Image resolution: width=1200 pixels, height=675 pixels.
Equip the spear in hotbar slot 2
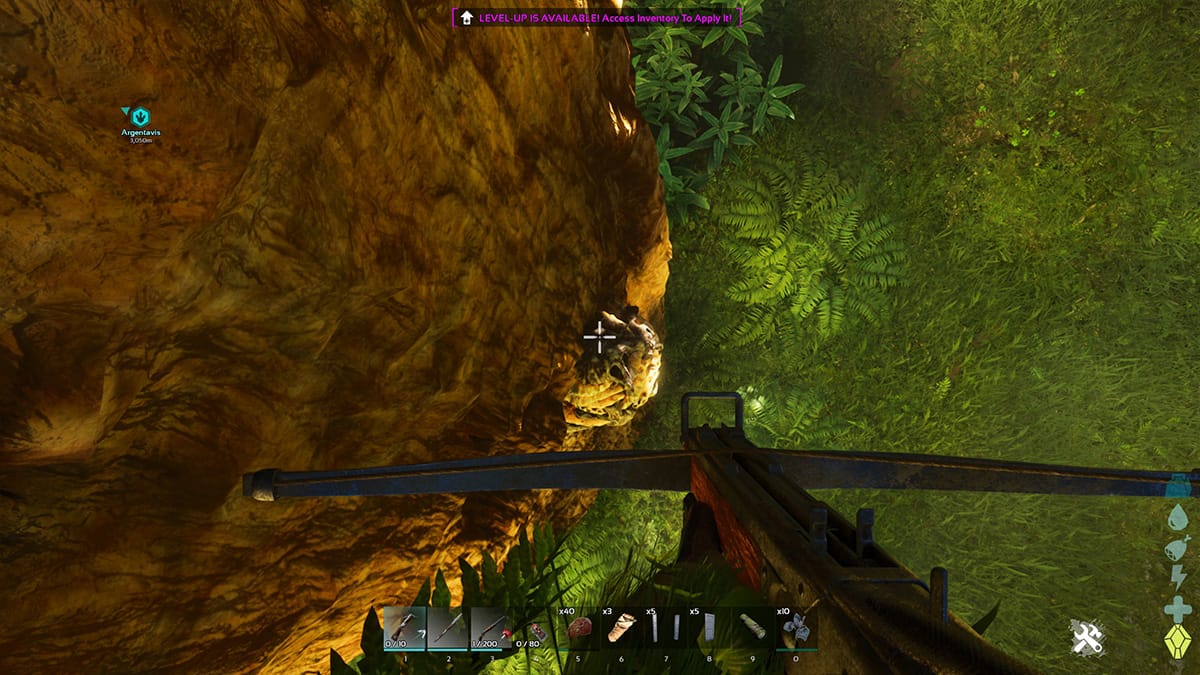pyautogui.click(x=448, y=628)
